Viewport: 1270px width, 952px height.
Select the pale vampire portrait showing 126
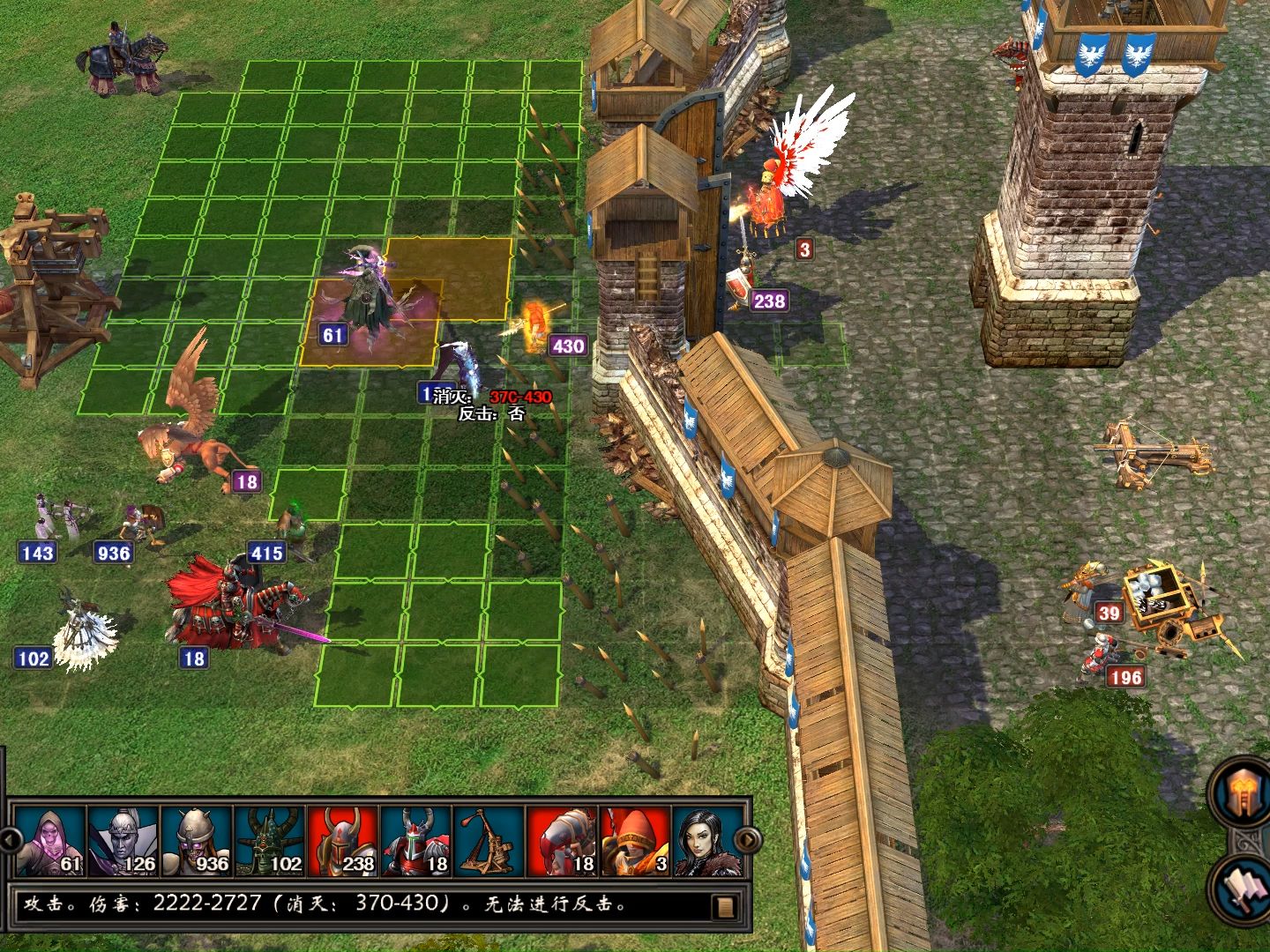pyautogui.click(x=123, y=841)
